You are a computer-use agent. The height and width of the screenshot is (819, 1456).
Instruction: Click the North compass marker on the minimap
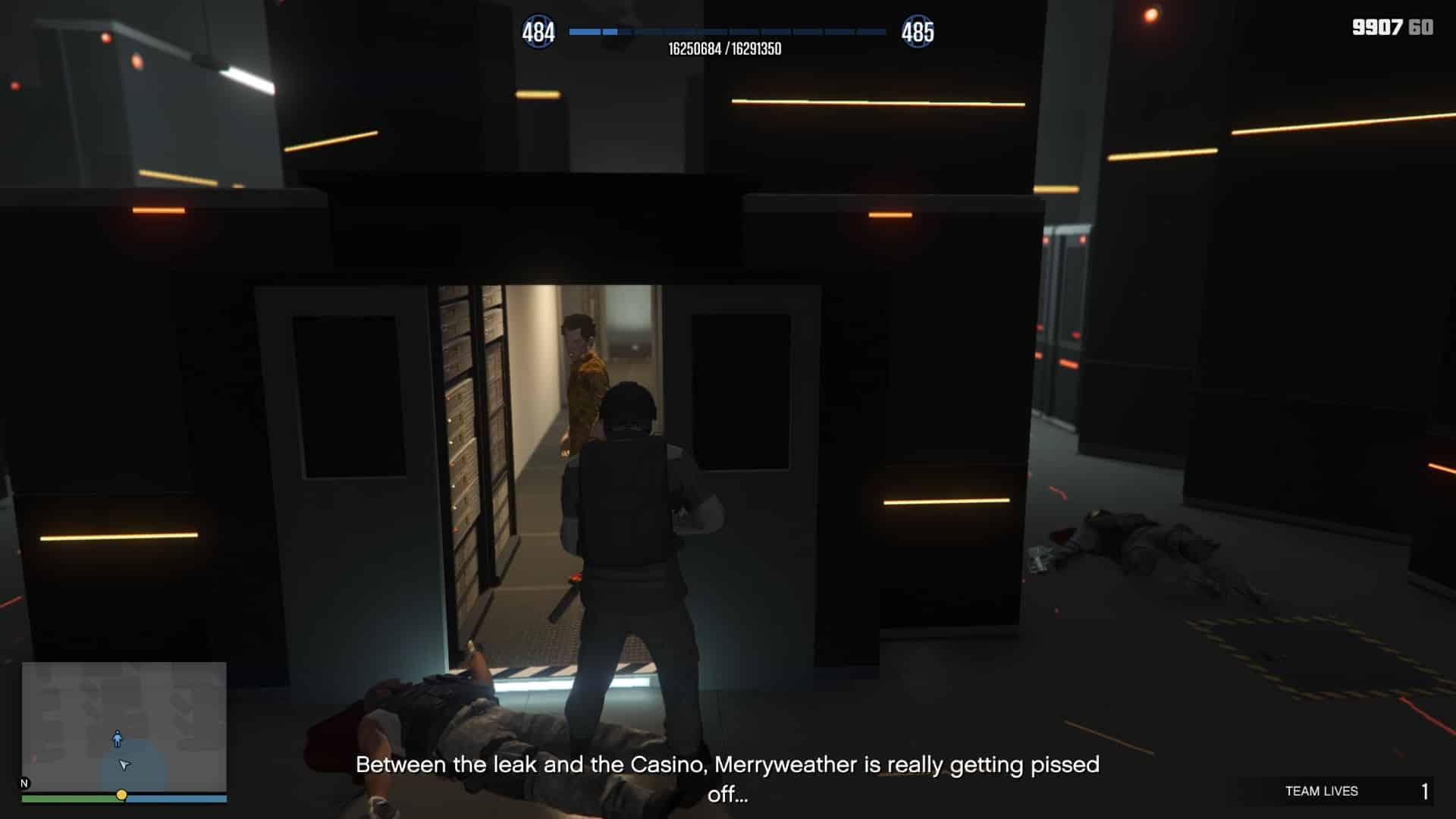(25, 782)
